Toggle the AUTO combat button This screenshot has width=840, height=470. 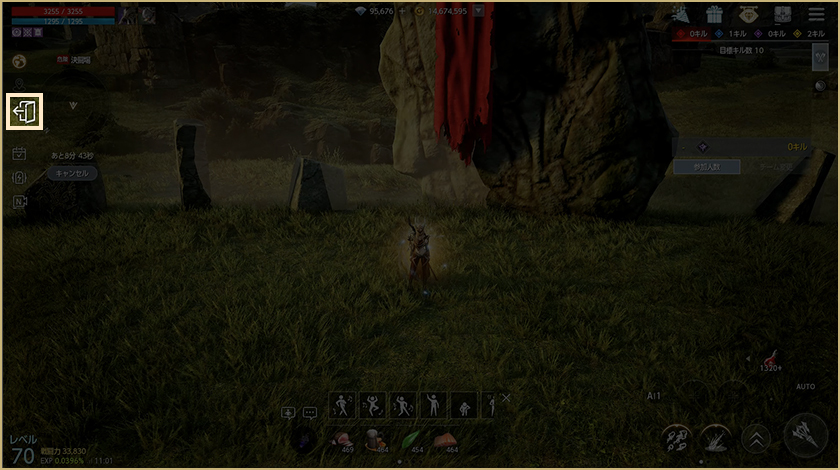(x=805, y=386)
